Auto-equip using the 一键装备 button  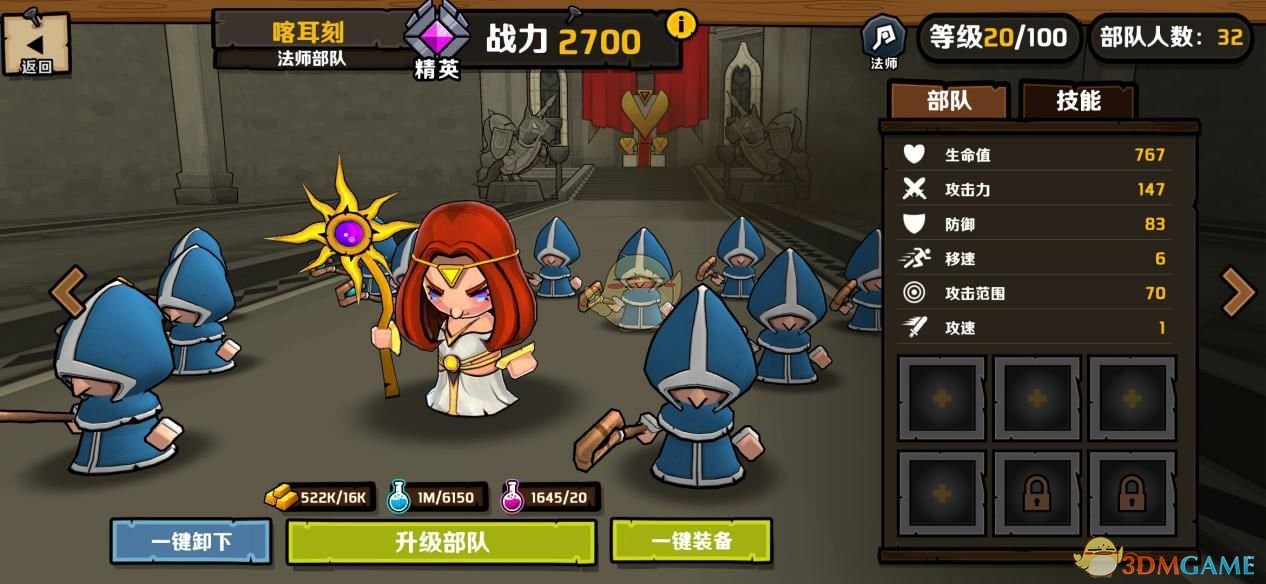click(x=691, y=541)
